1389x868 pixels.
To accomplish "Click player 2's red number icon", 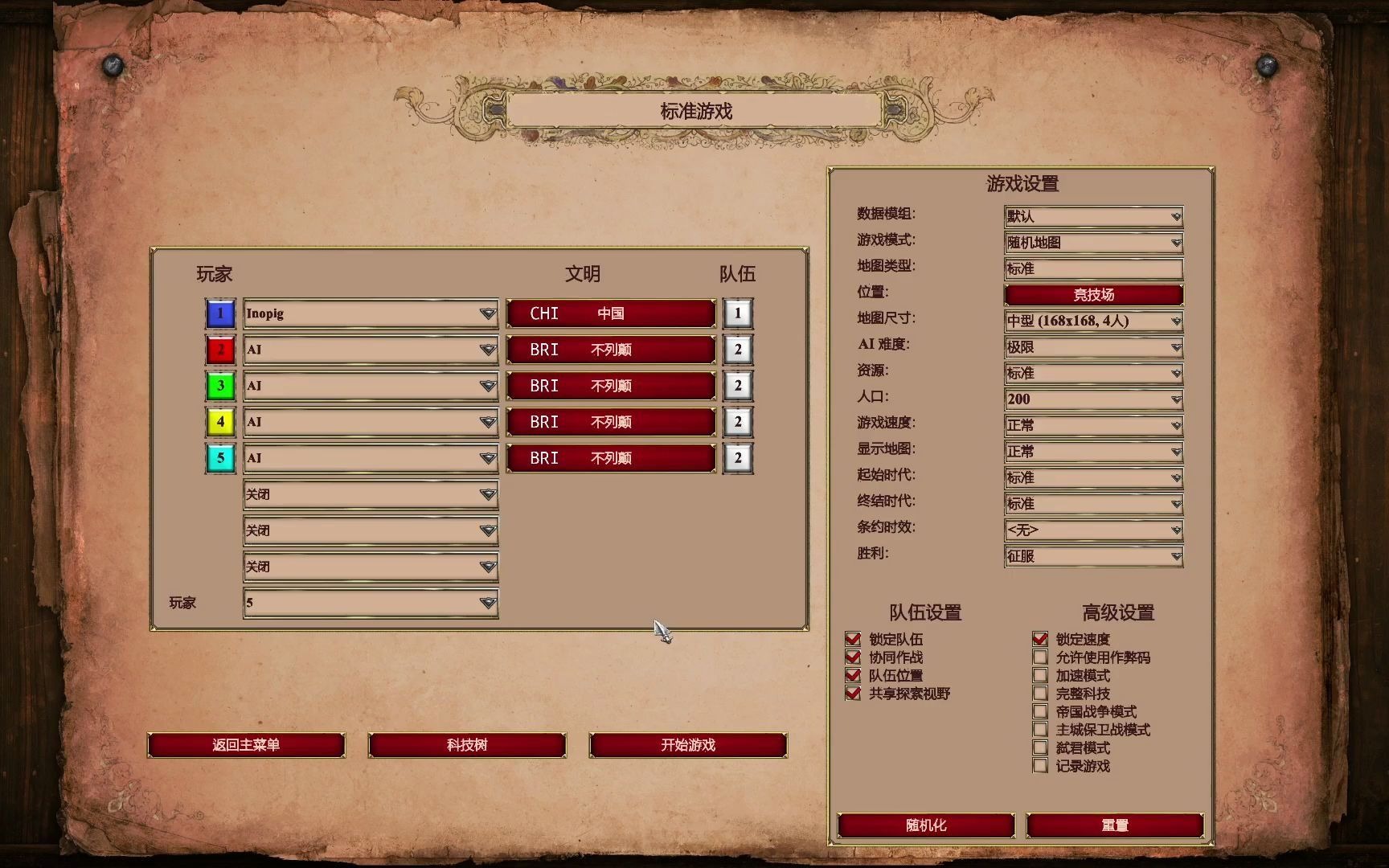I will coord(219,350).
